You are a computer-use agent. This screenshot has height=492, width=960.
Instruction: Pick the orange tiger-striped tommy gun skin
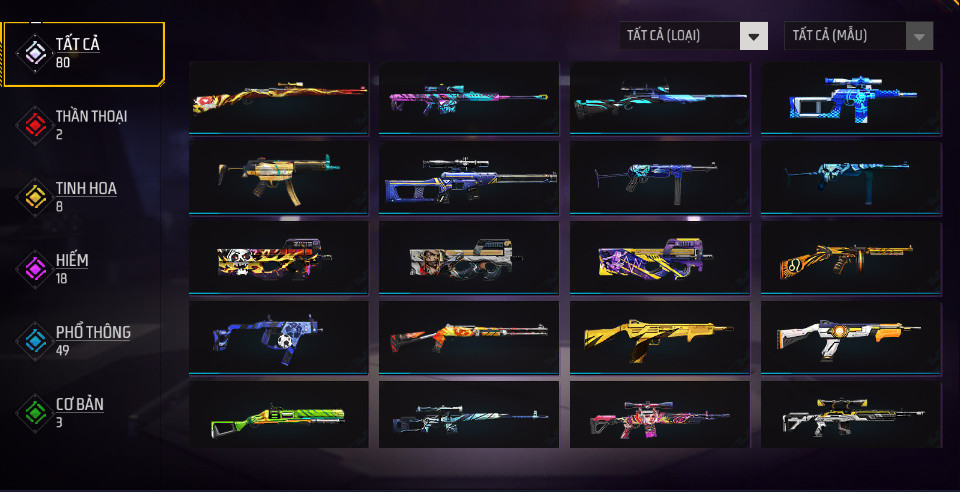point(851,257)
